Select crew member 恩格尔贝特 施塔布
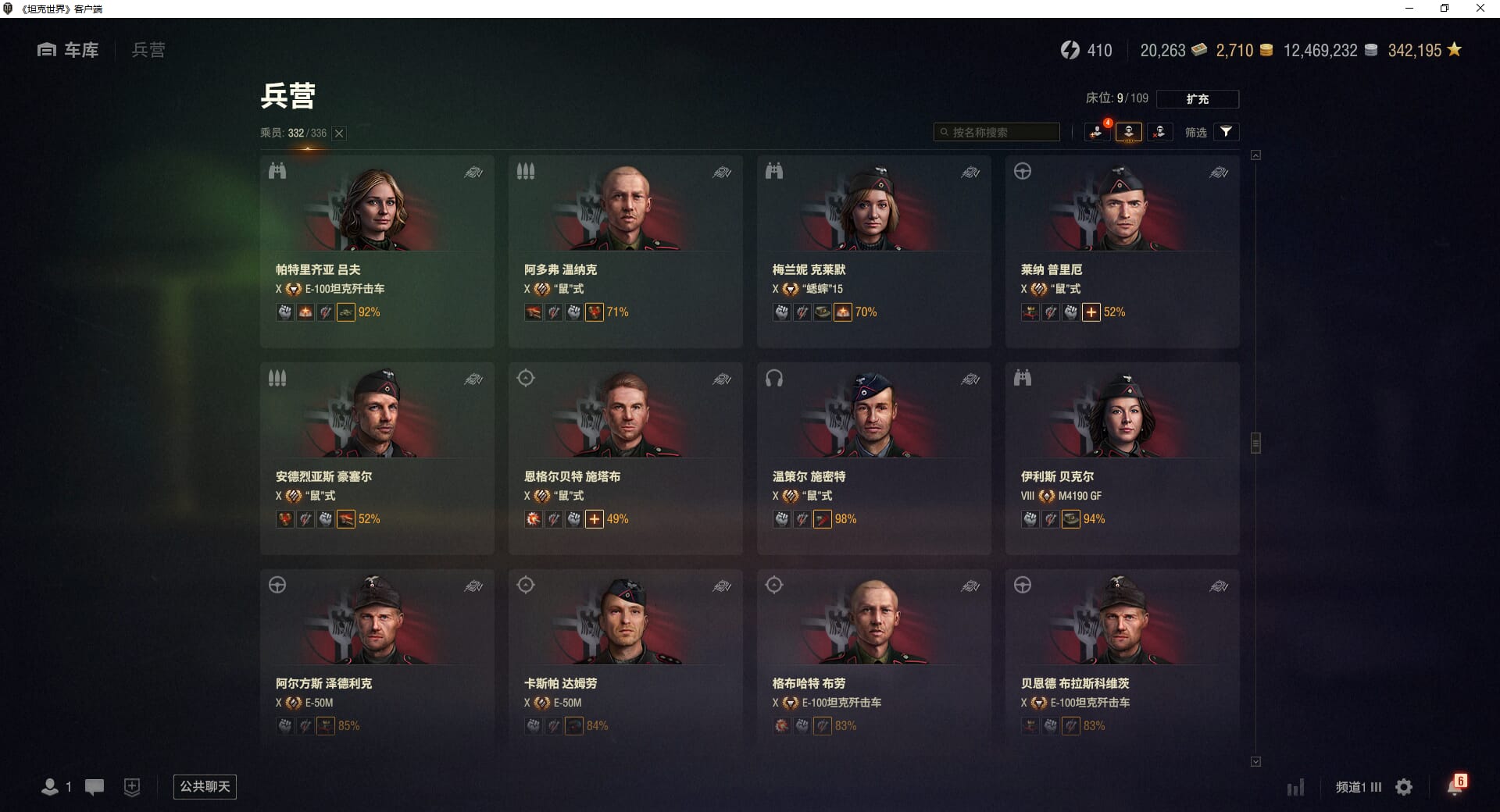1500x812 pixels. point(625,458)
